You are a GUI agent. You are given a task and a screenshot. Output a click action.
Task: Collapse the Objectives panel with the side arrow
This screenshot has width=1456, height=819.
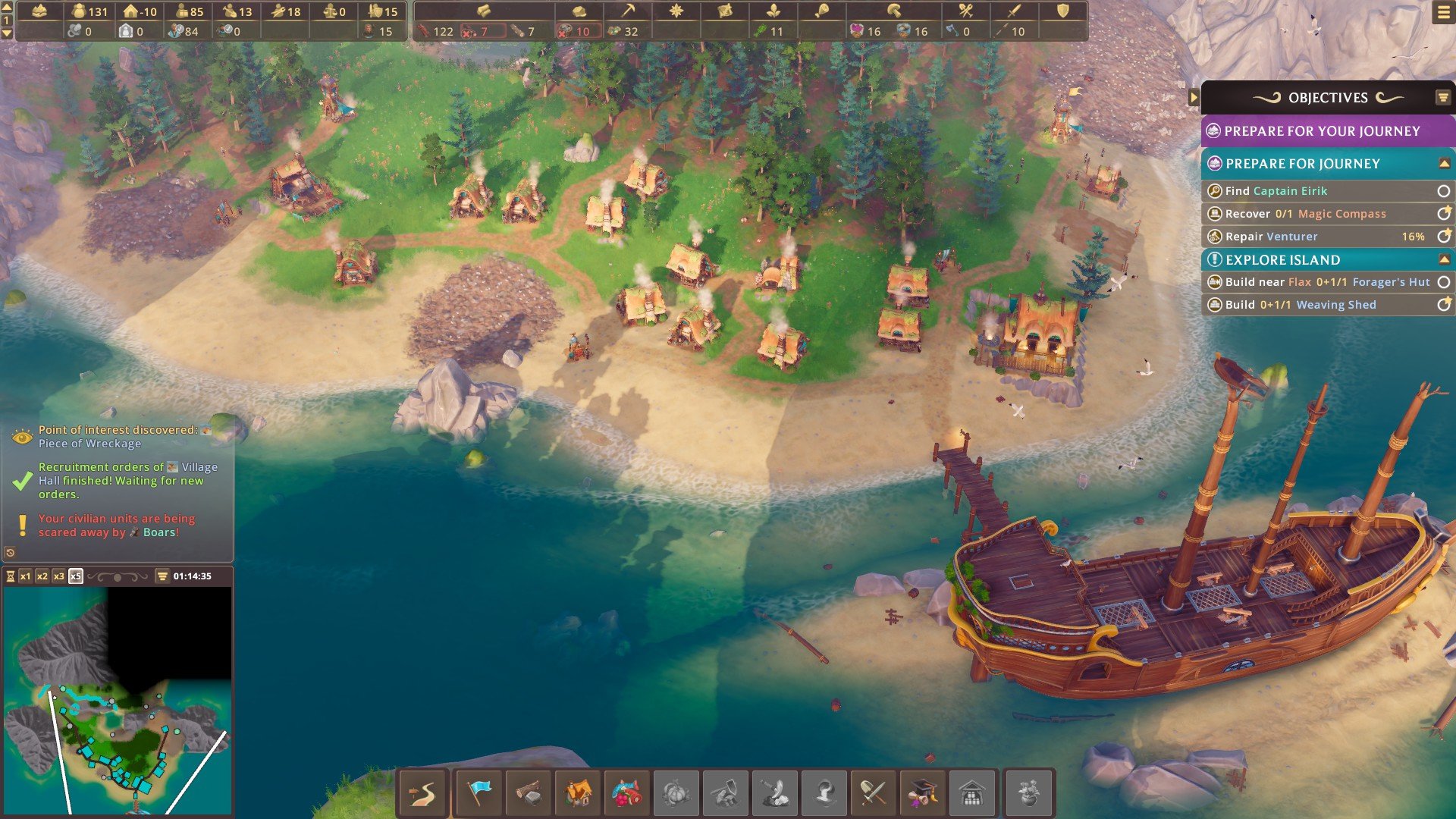[1194, 97]
